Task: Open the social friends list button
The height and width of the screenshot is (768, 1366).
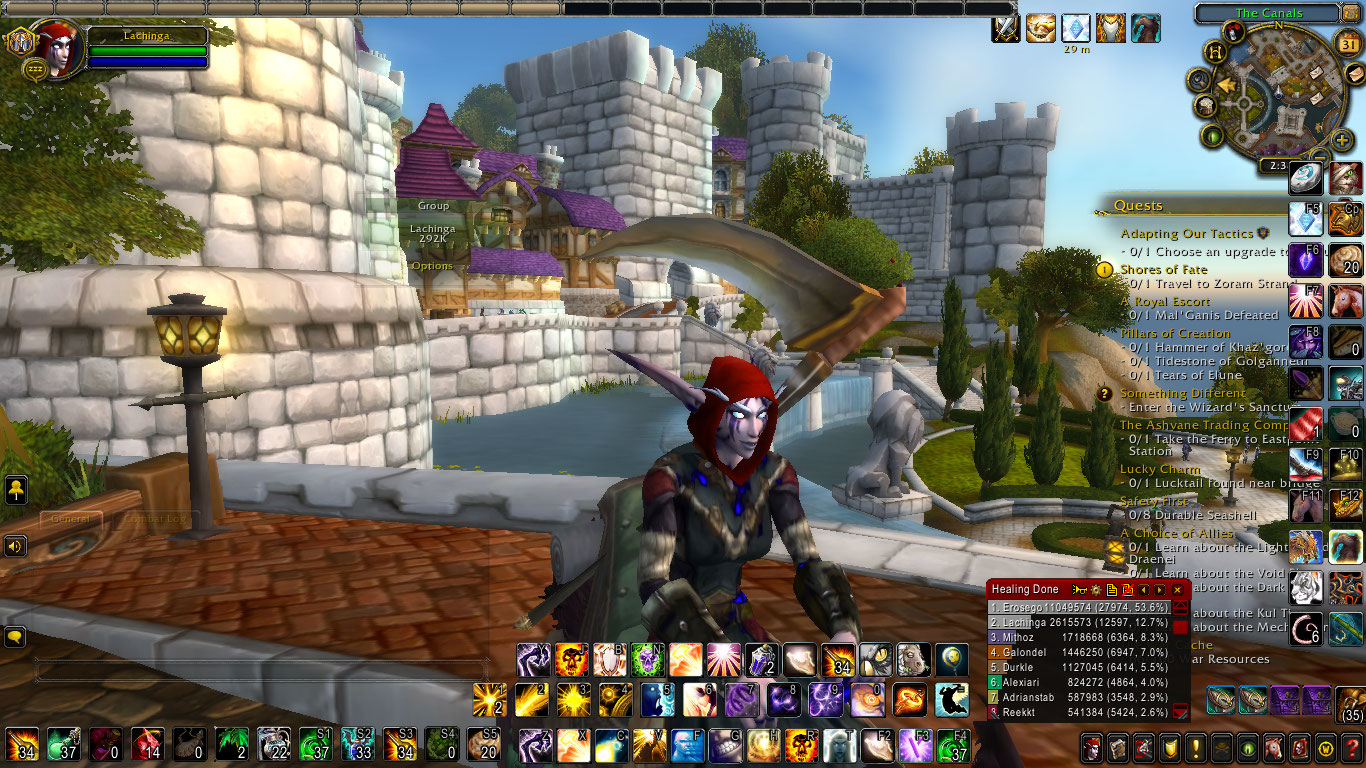Action: click(15, 490)
